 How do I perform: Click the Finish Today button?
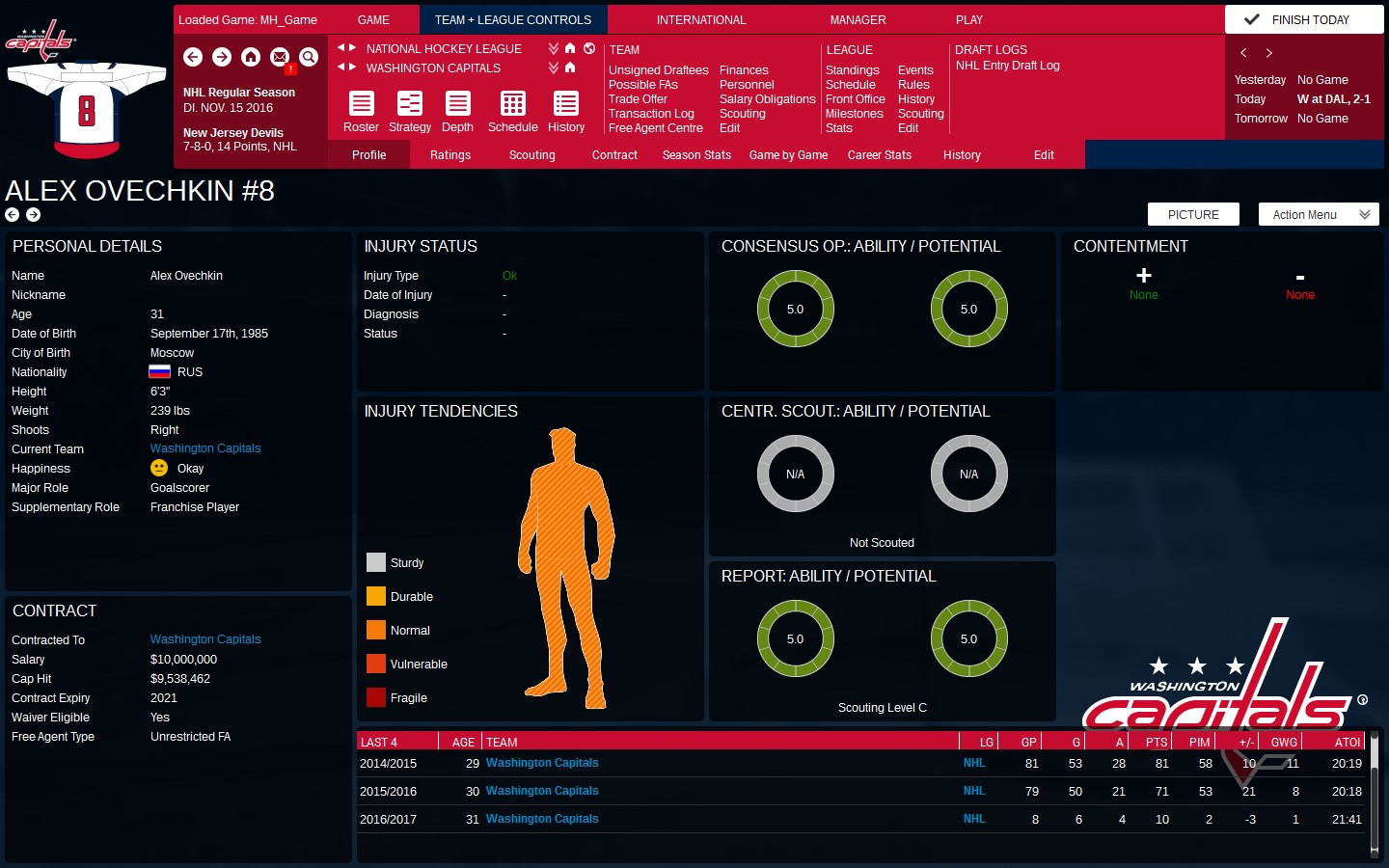coord(1303,17)
